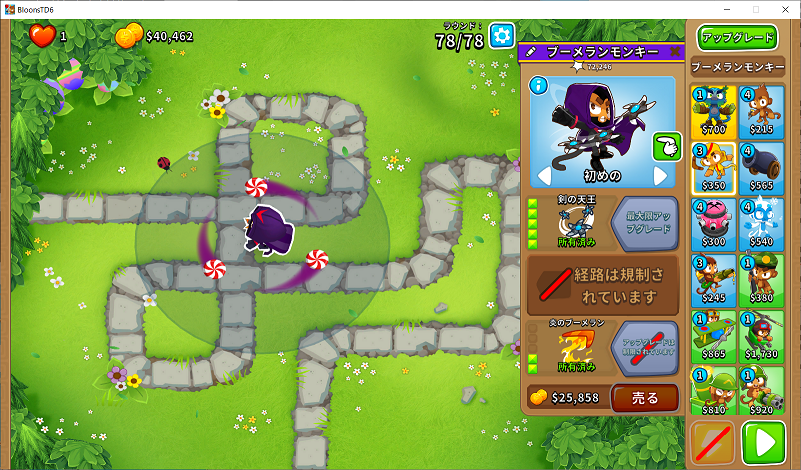Select the $1,730 Heli Pilot tower
The height and width of the screenshot is (470, 801).
point(762,335)
